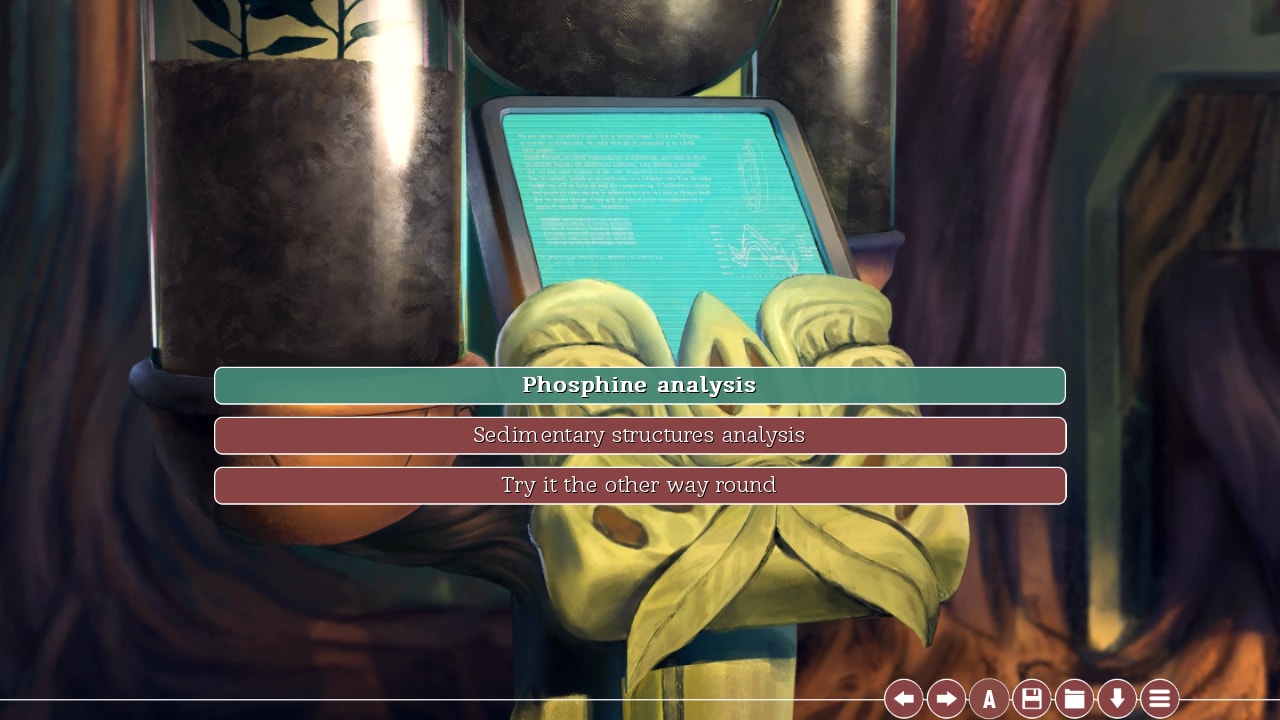Choose Sedimentary structures analysis
Screen dimensions: 1280x720
pyautogui.click(x=640, y=435)
